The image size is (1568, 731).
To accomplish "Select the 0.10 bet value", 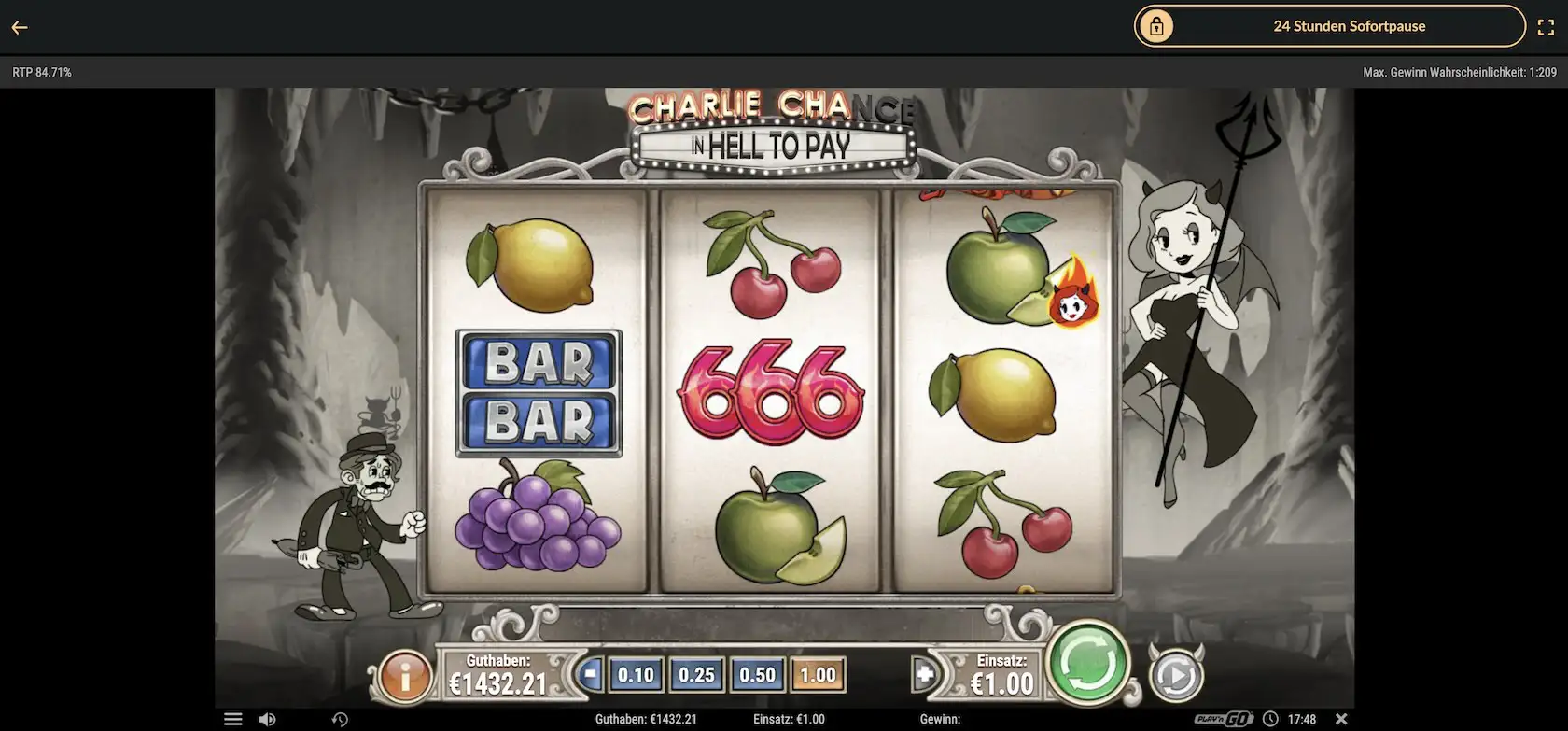I will (x=636, y=675).
